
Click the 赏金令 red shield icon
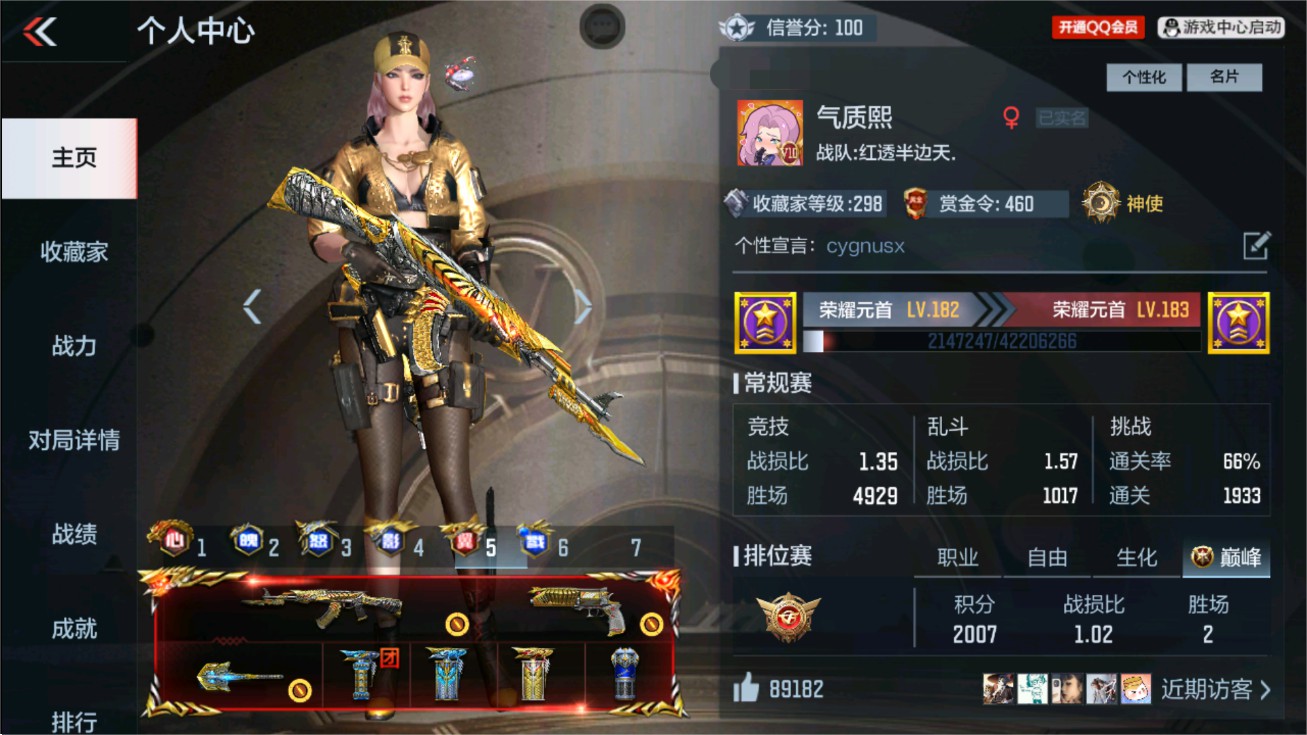pos(917,203)
